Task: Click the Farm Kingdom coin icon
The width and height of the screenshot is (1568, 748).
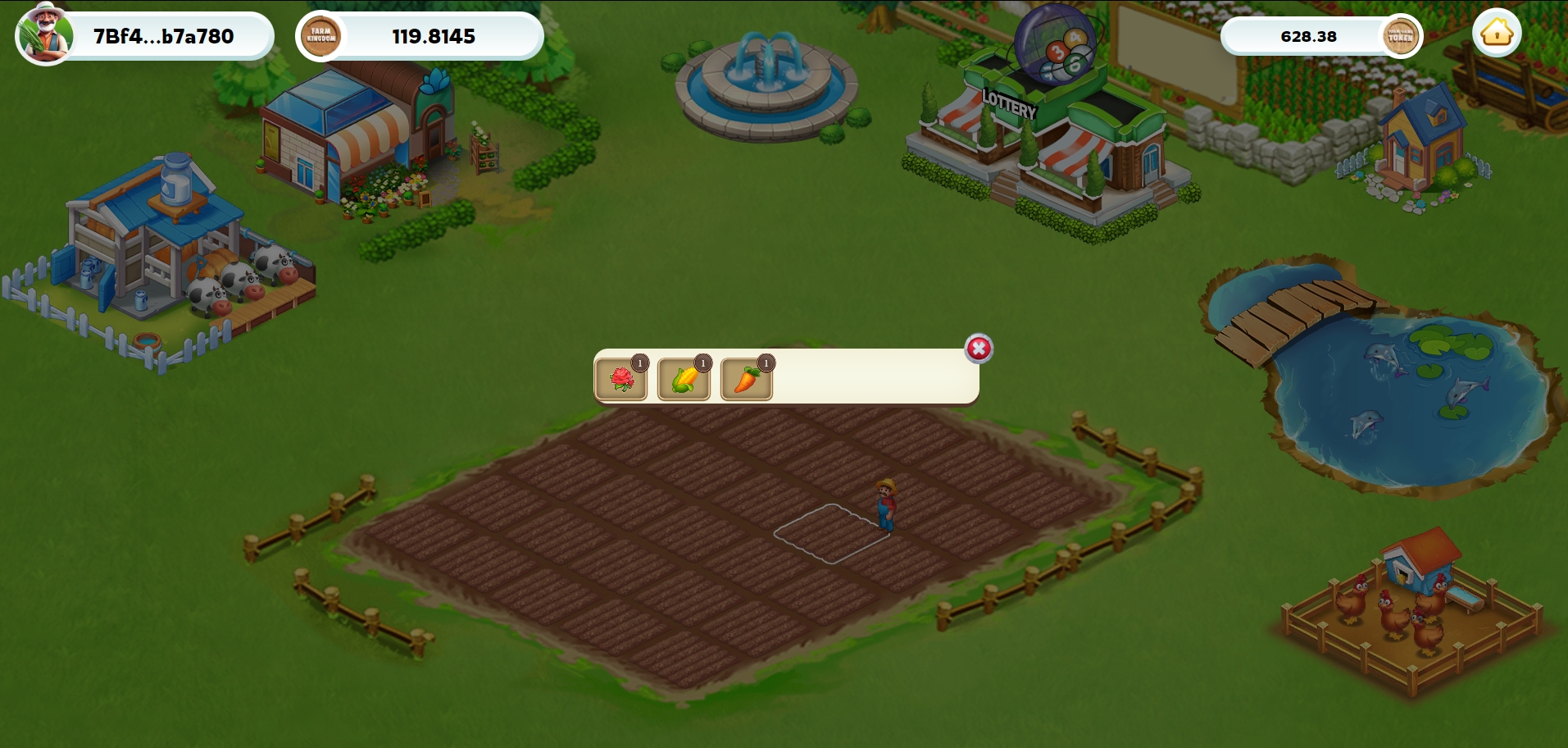Action: coord(321,36)
